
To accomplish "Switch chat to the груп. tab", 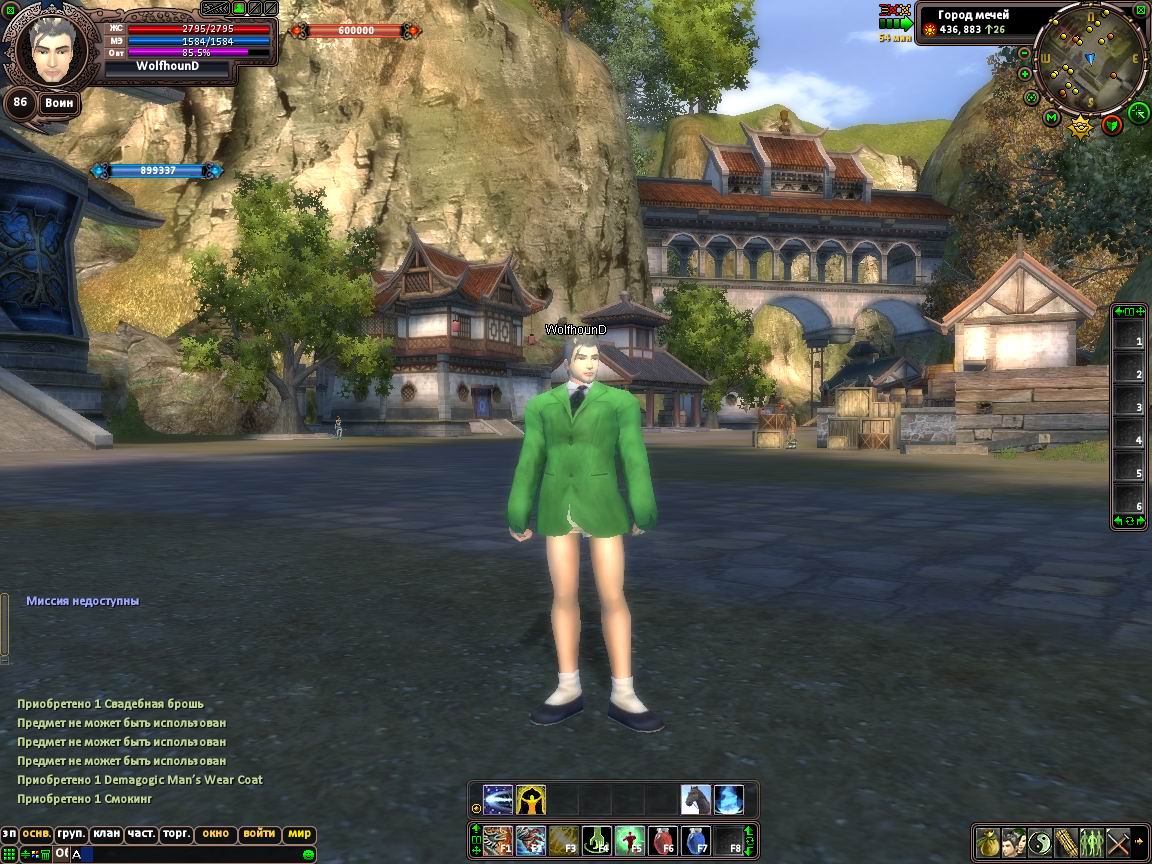I will 70,834.
